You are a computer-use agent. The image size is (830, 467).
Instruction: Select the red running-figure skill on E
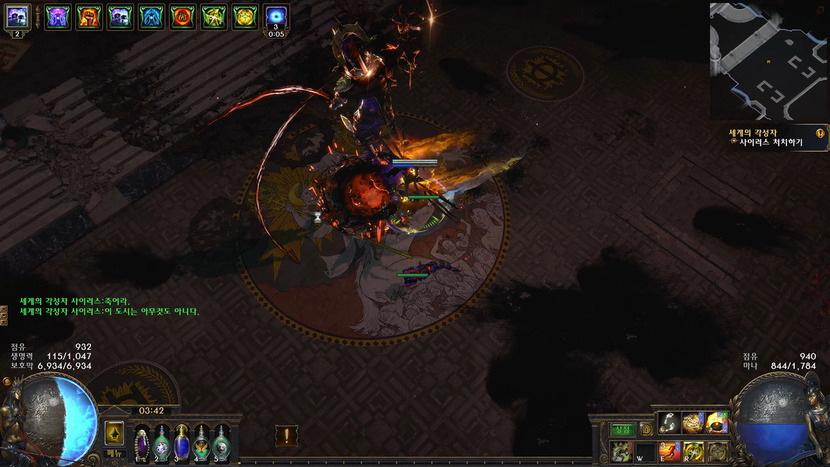[669, 451]
